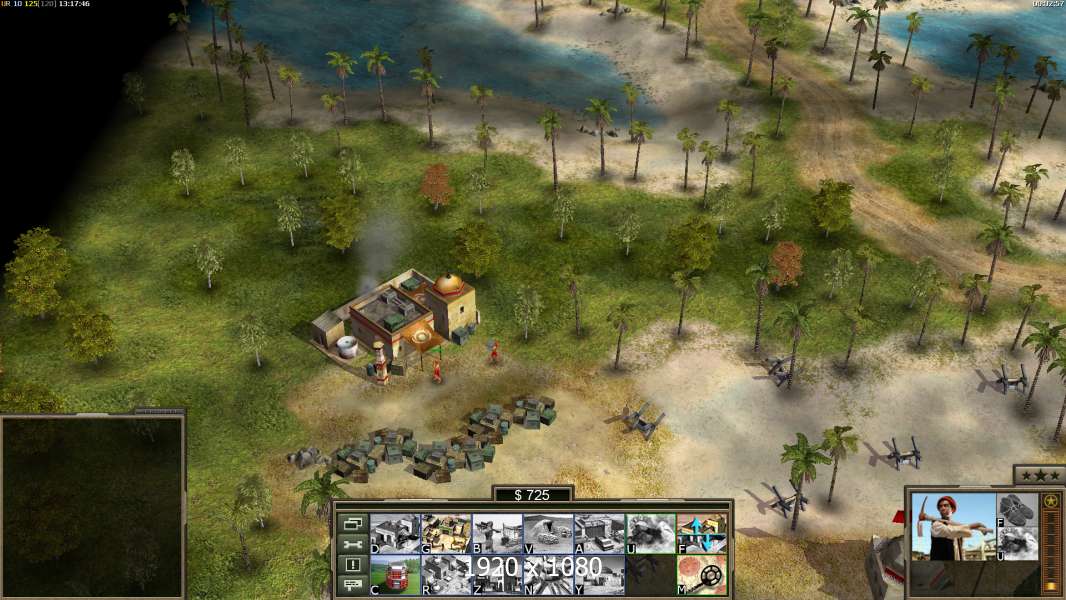Viewport: 1066px width, 600px height.
Task: Pick the build icon with hotkey N
Action: [x=548, y=575]
